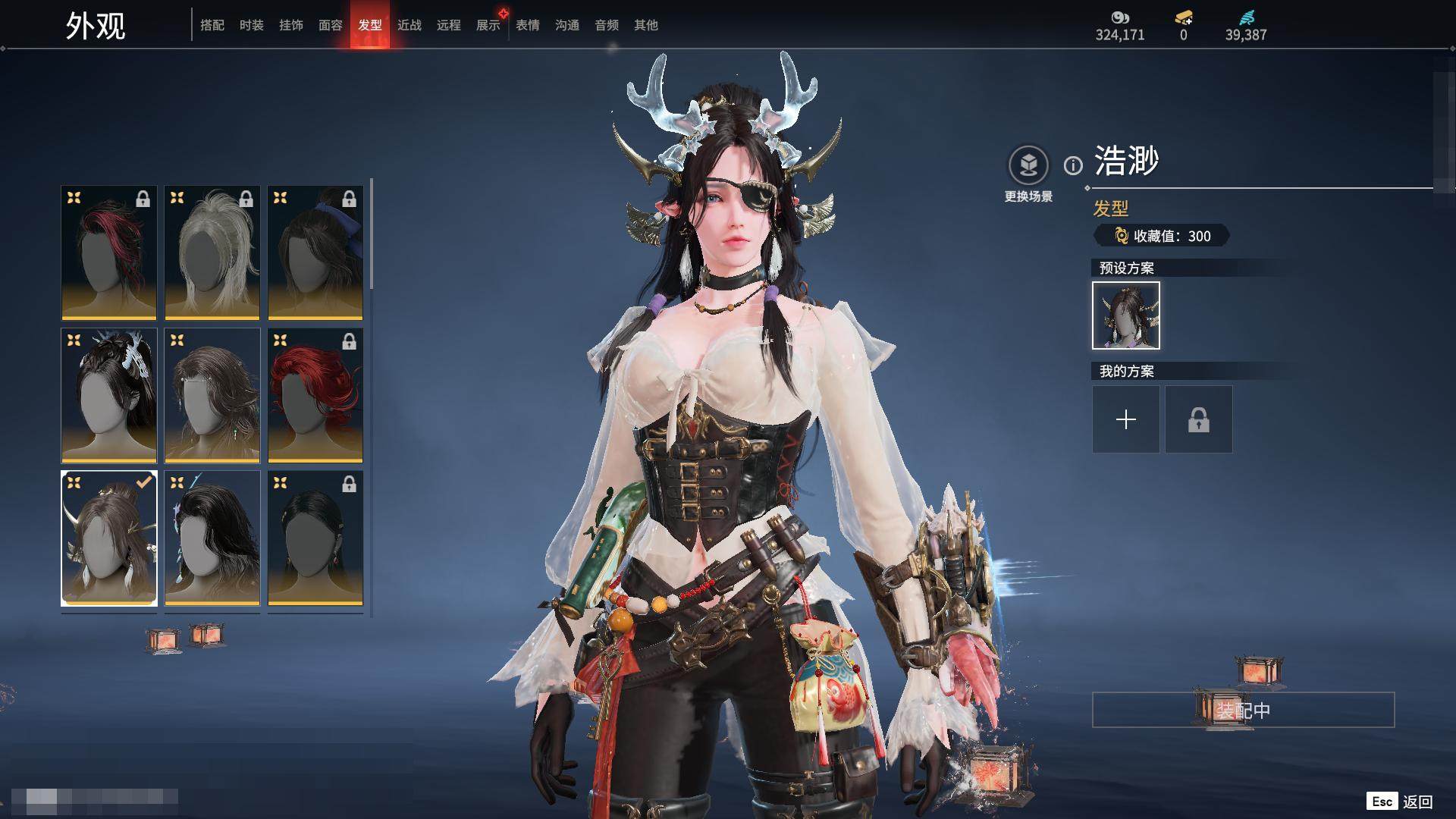The height and width of the screenshot is (819, 1456).
Task: Select the 表情 tab
Action: click(528, 25)
